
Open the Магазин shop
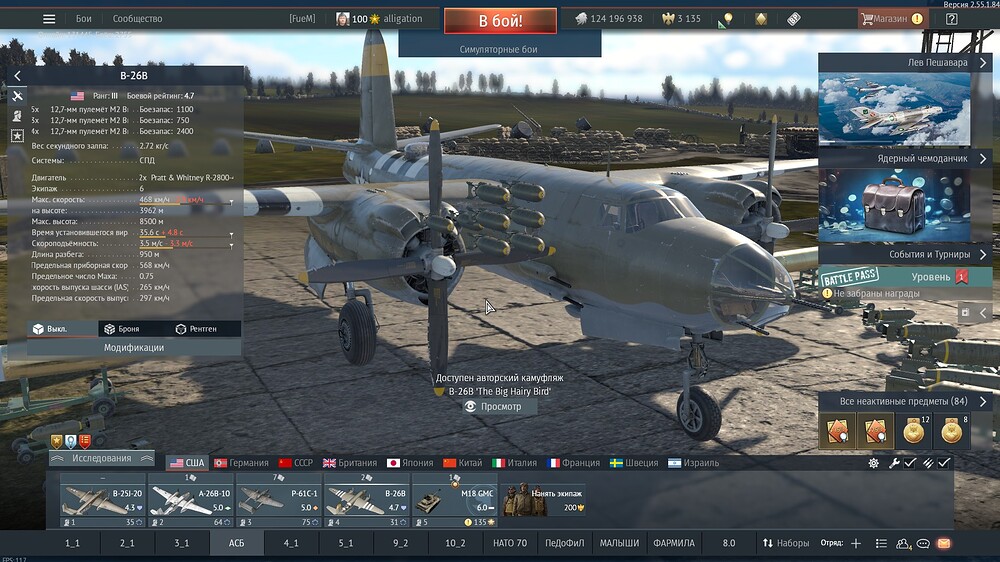click(x=884, y=19)
